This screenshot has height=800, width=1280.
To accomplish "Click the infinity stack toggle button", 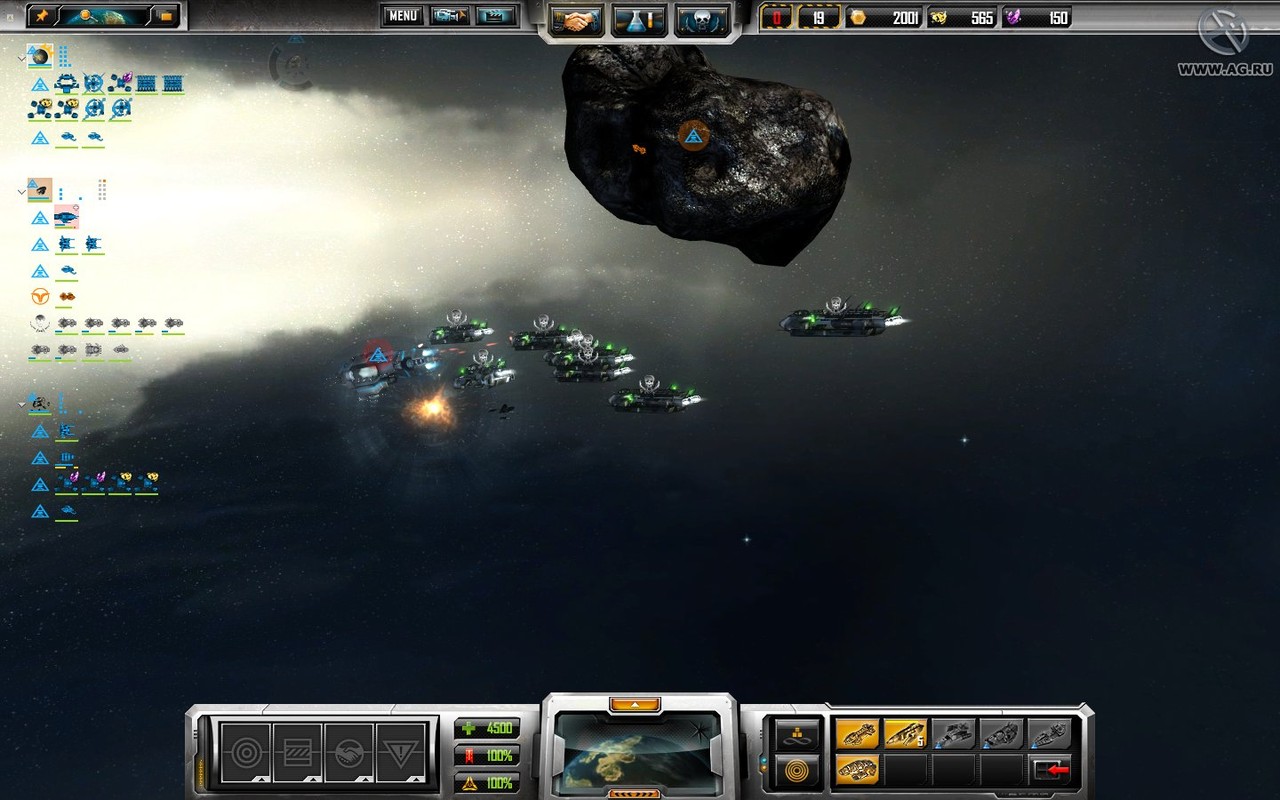I will 798,734.
